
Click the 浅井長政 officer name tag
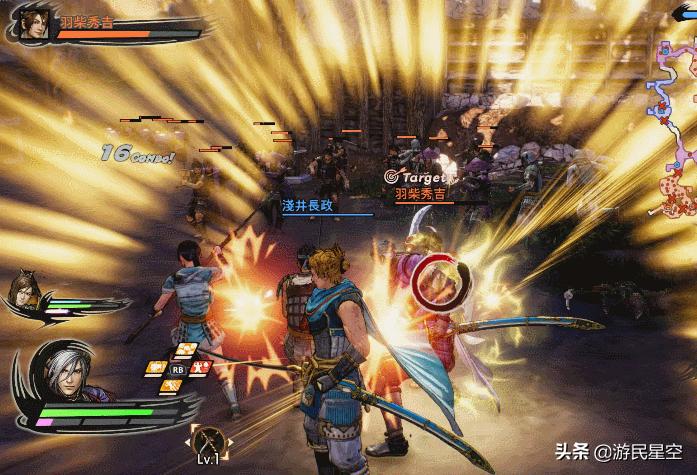tap(307, 204)
